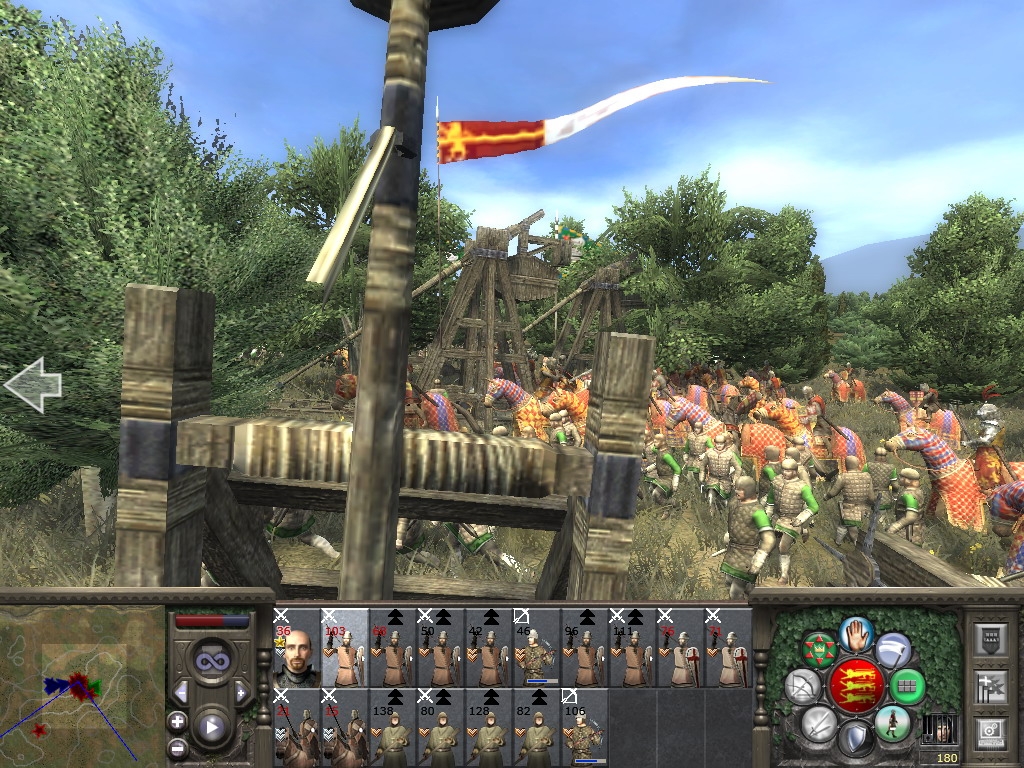
Task: Decrease battle speed with the small minus arrow
Action: [181, 692]
